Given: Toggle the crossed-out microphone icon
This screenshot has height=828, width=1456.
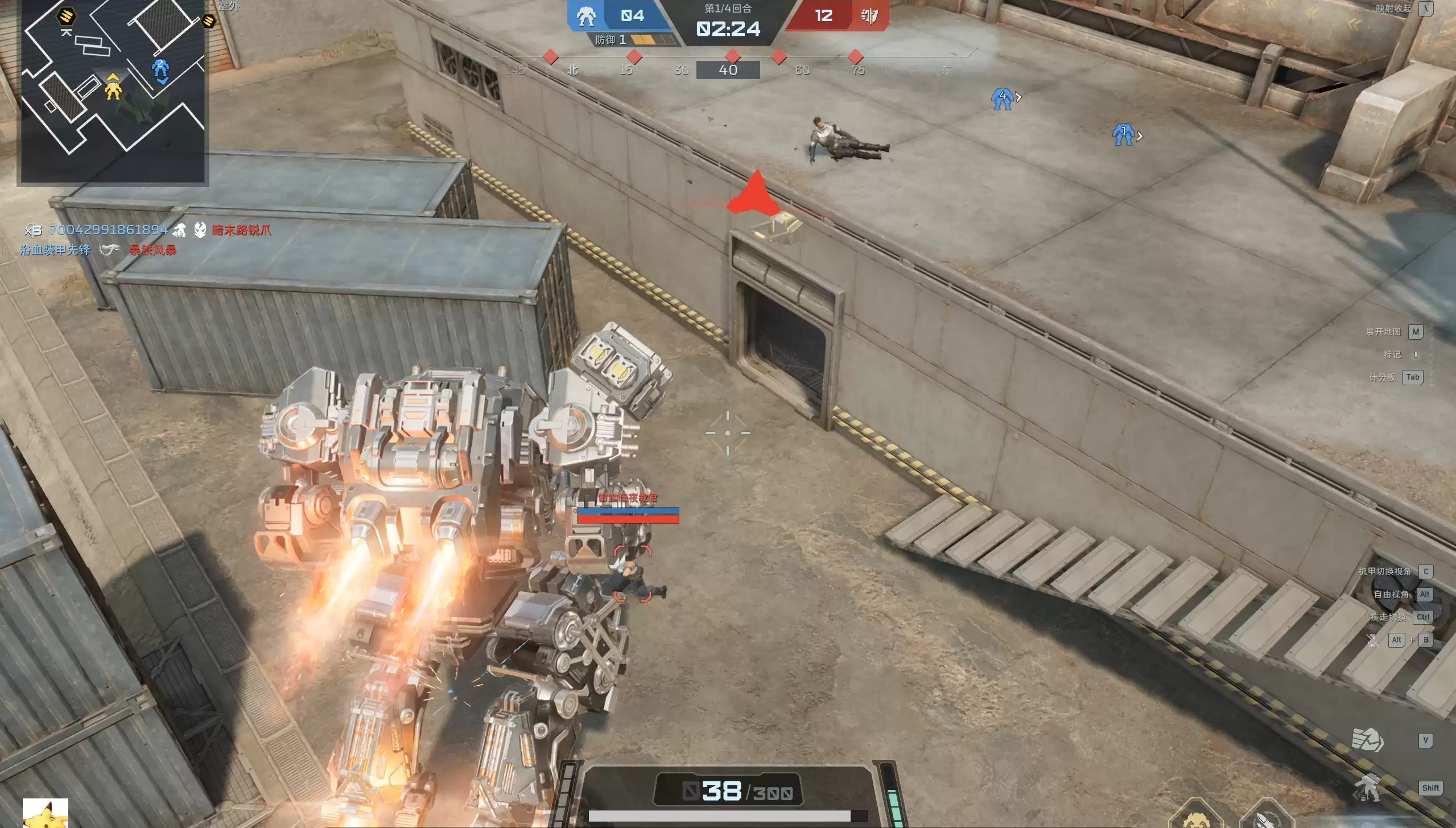Looking at the screenshot, I should [1372, 640].
